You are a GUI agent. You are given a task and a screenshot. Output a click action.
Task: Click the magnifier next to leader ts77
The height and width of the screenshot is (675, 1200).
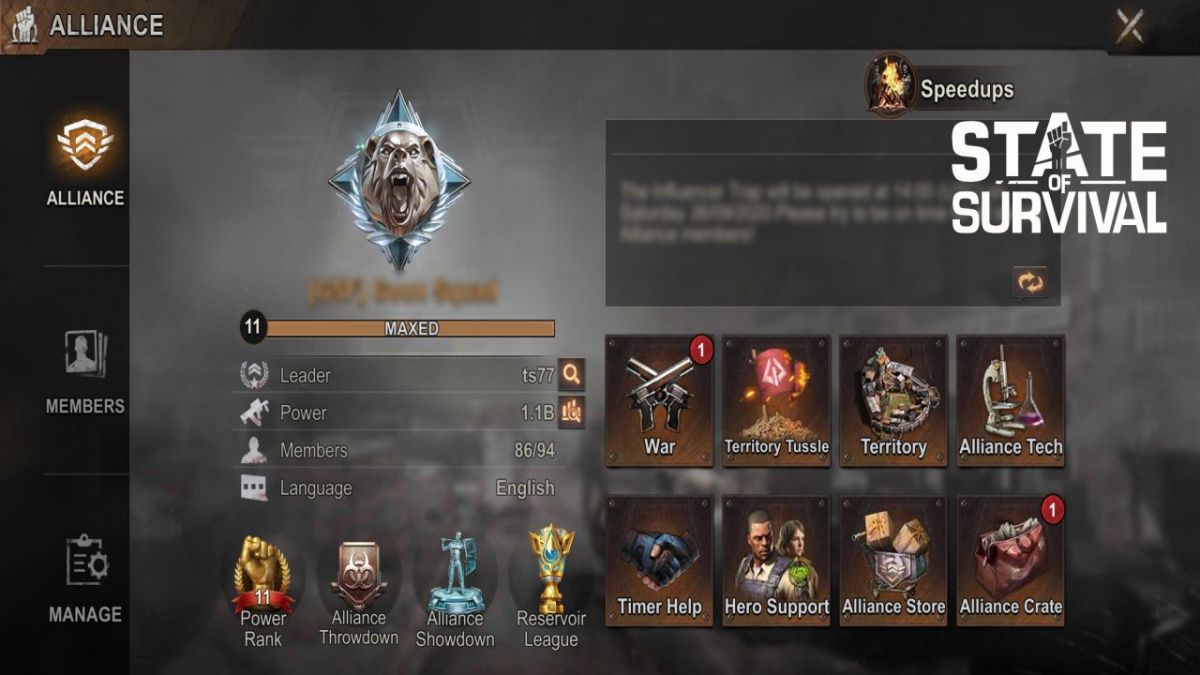pyautogui.click(x=571, y=375)
